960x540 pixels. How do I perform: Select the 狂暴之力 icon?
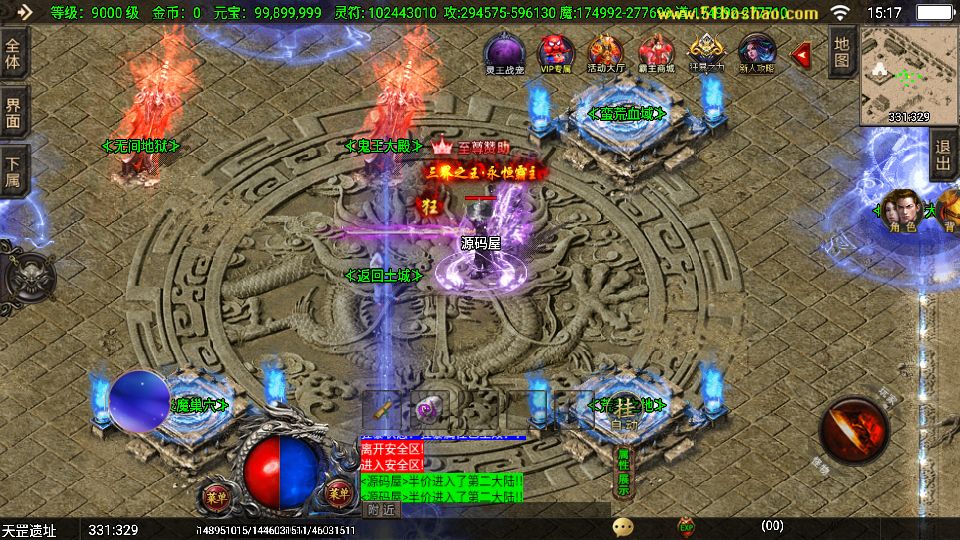click(x=707, y=53)
